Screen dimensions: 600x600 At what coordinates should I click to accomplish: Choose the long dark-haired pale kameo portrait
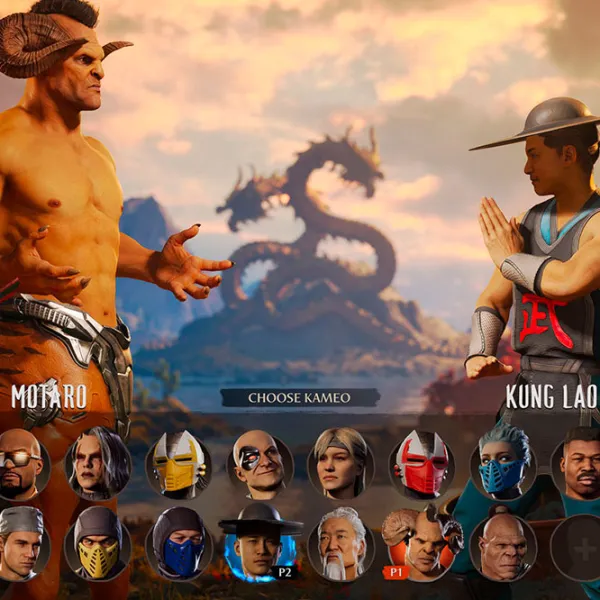(98, 464)
